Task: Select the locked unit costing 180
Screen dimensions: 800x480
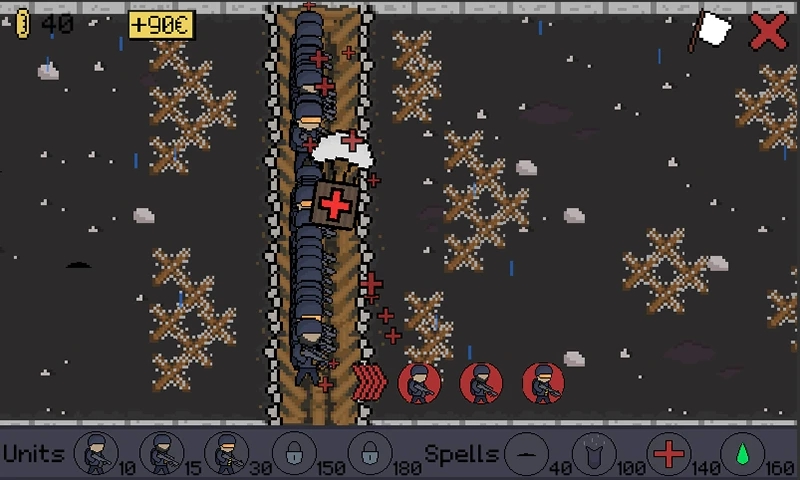Action: click(369, 453)
